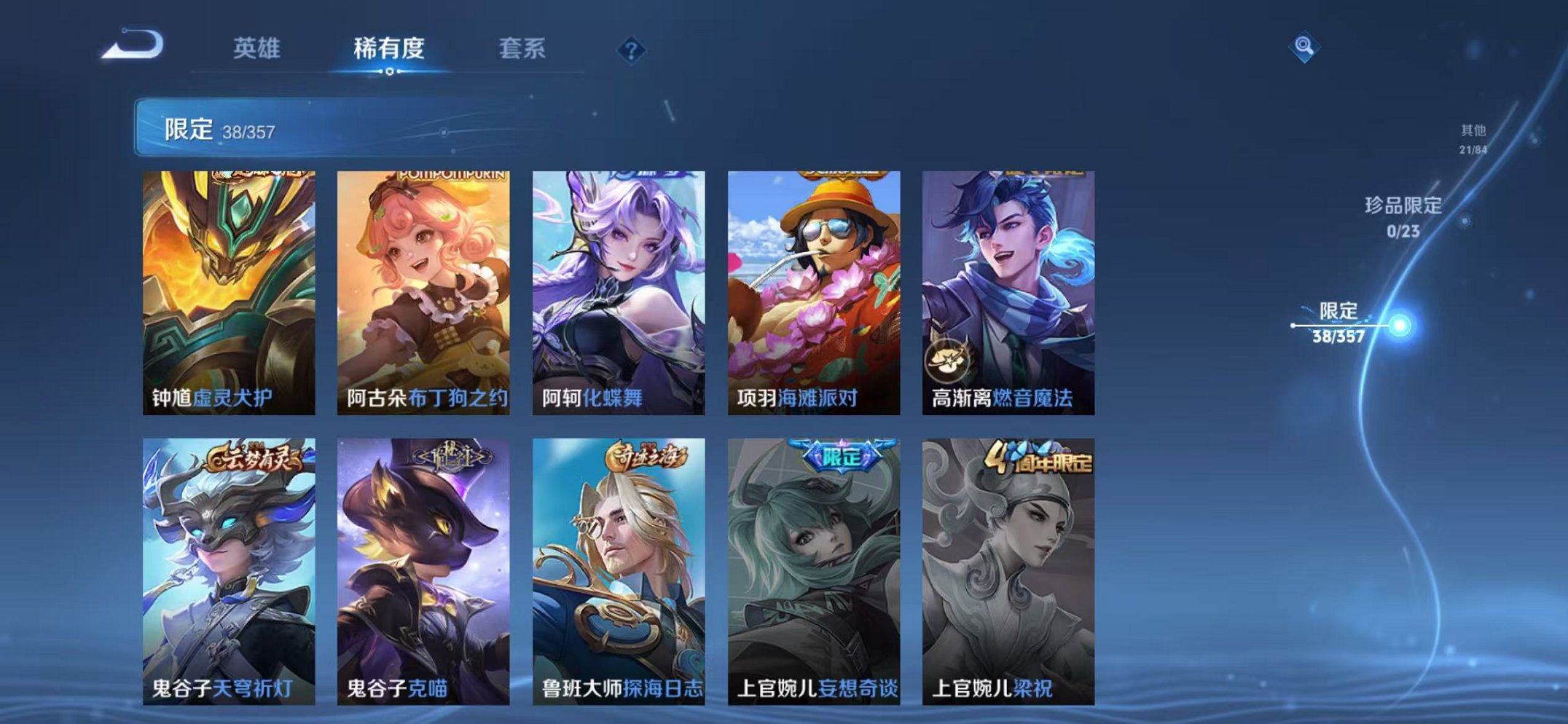The image size is (1568, 724).
Task: Switch to the 套系 tab
Action: (524, 46)
